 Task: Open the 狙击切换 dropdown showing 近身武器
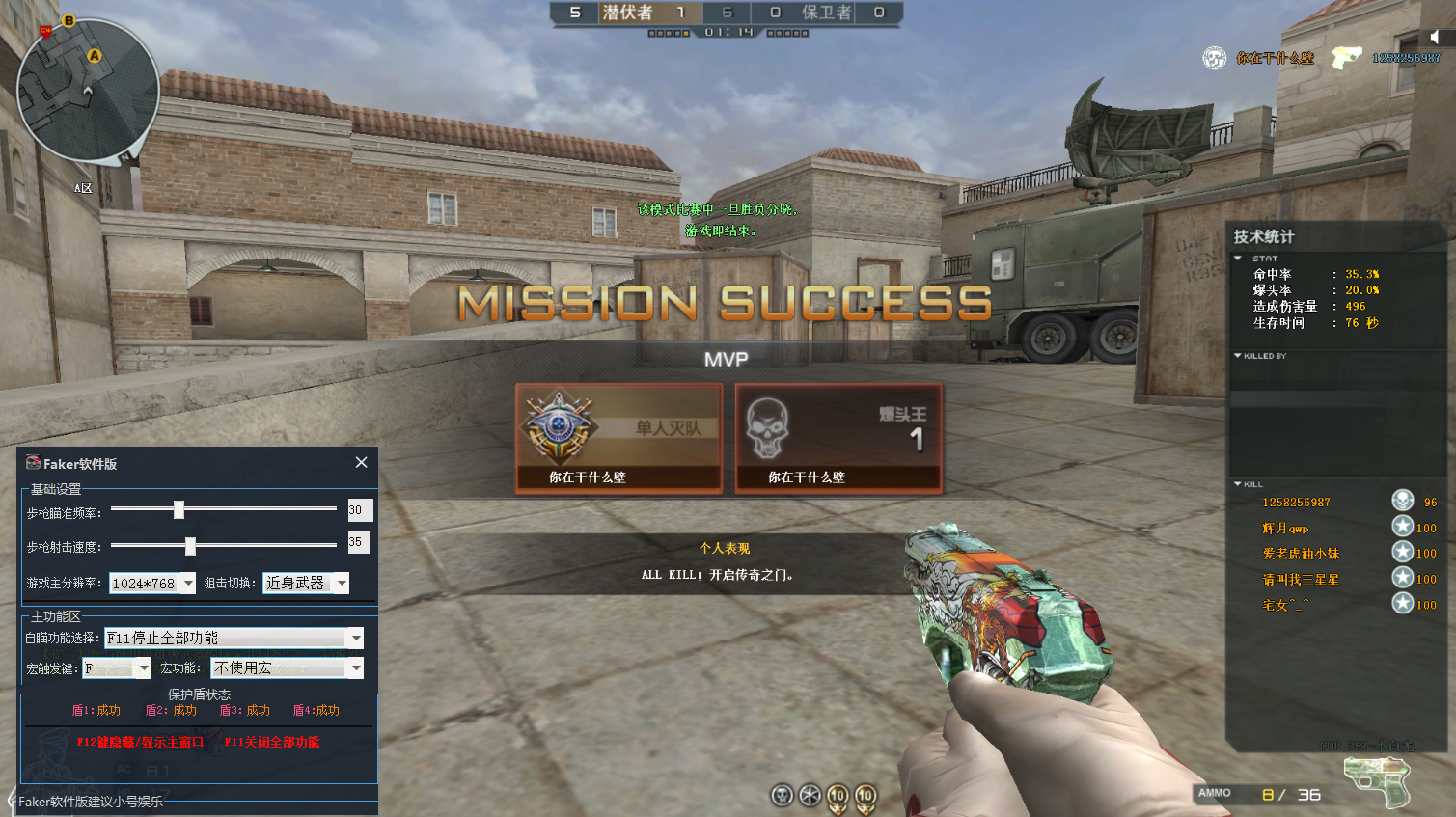(x=342, y=584)
